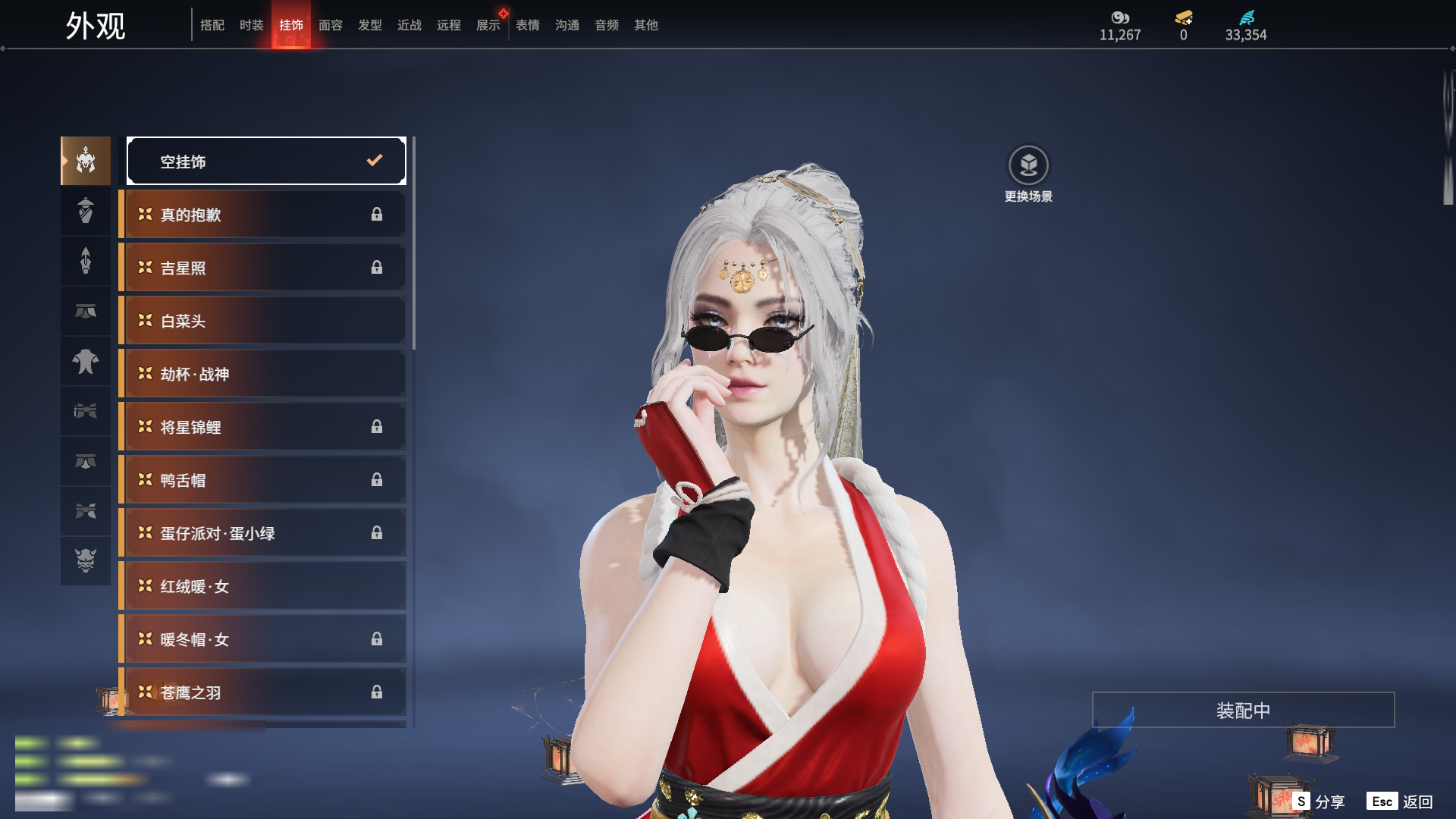Open the 展示 display tab
The height and width of the screenshot is (819, 1456).
pyautogui.click(x=488, y=25)
